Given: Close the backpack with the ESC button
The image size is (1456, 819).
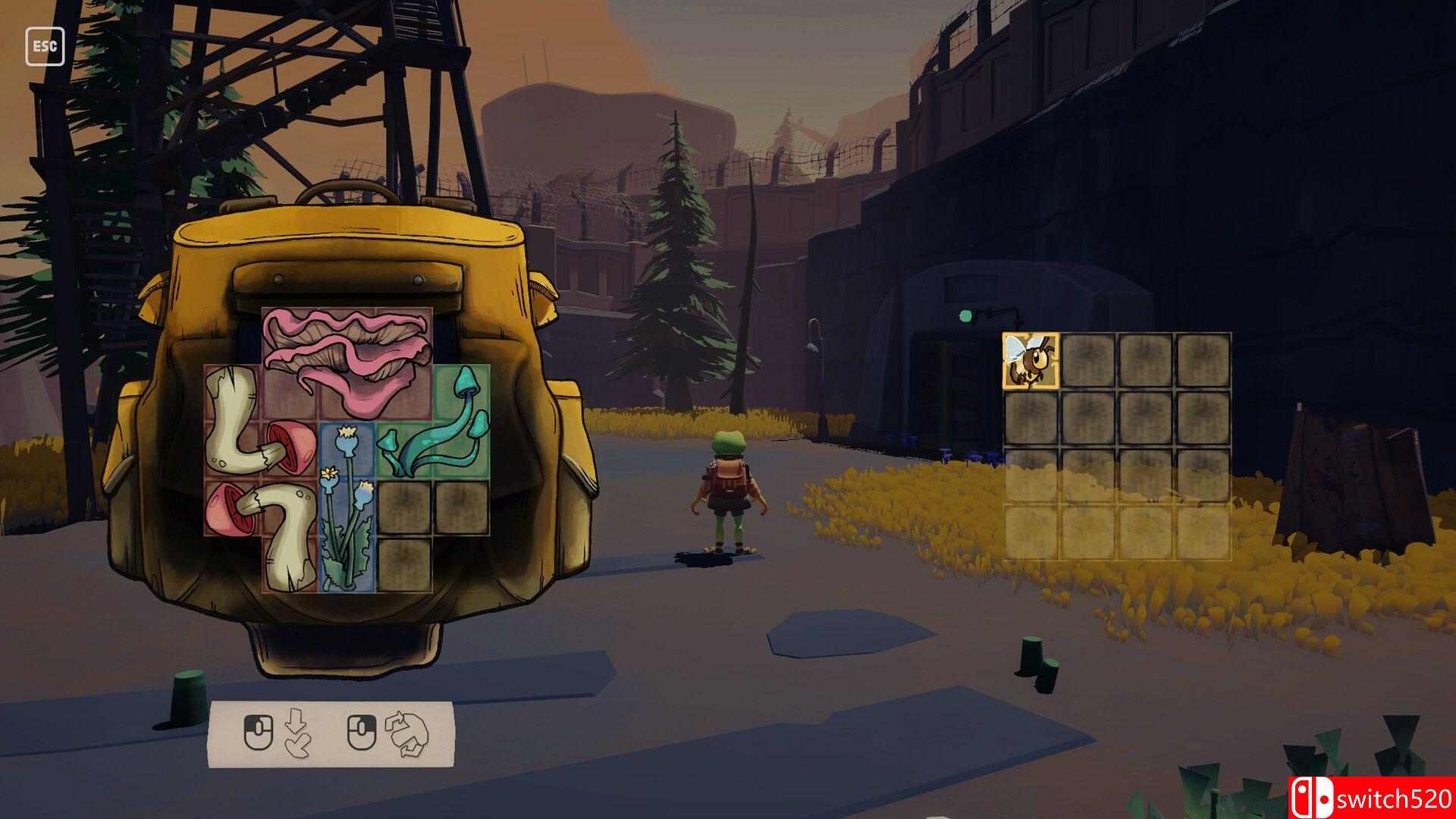Looking at the screenshot, I should [x=45, y=46].
